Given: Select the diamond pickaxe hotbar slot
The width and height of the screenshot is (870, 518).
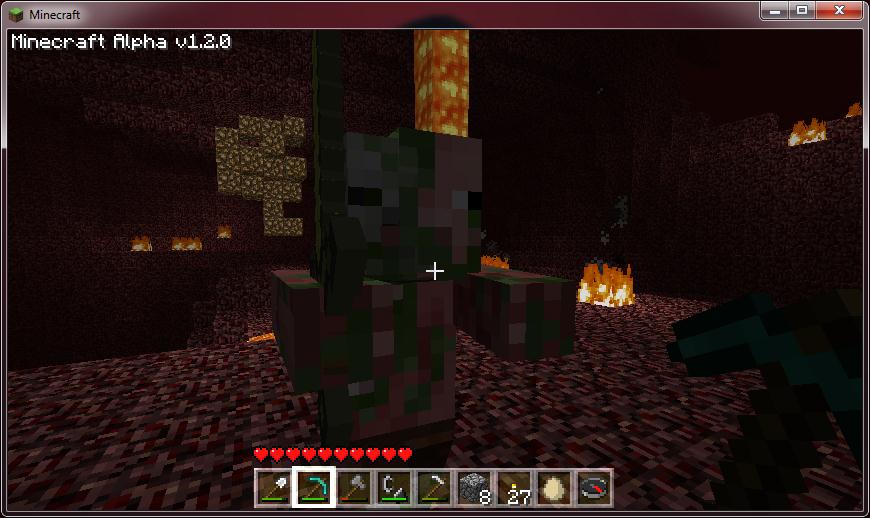Looking at the screenshot, I should 313,487.
